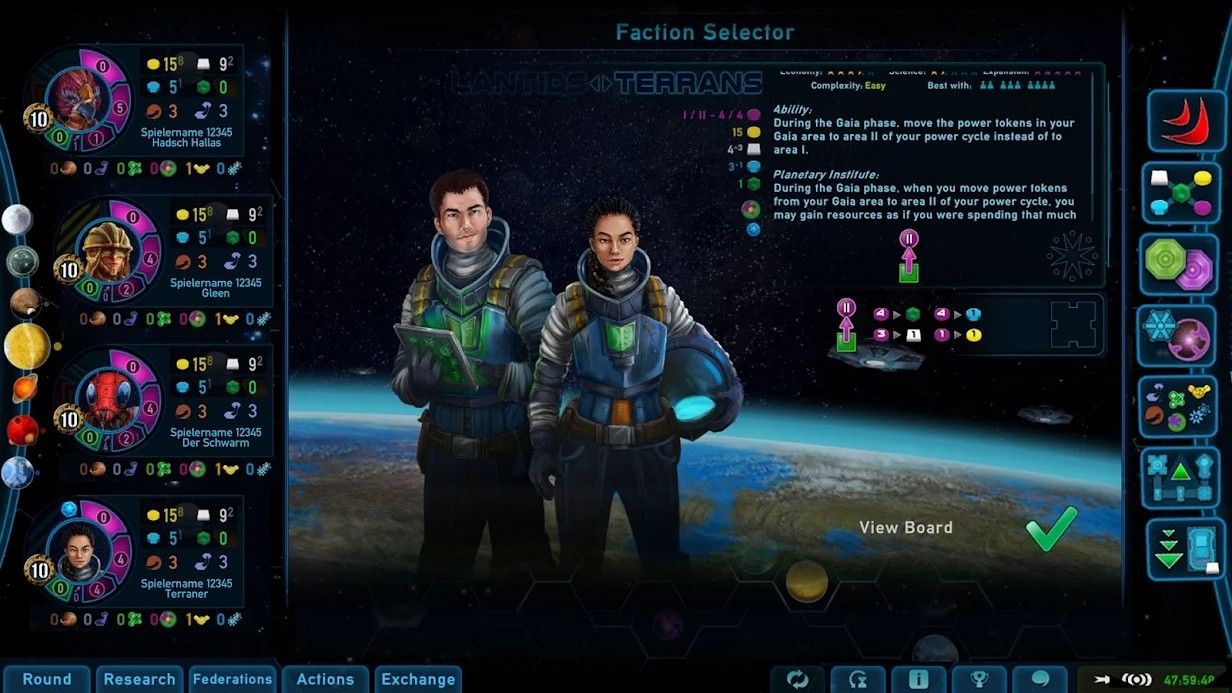
Task: Switch to the Research tab
Action: coord(139,679)
